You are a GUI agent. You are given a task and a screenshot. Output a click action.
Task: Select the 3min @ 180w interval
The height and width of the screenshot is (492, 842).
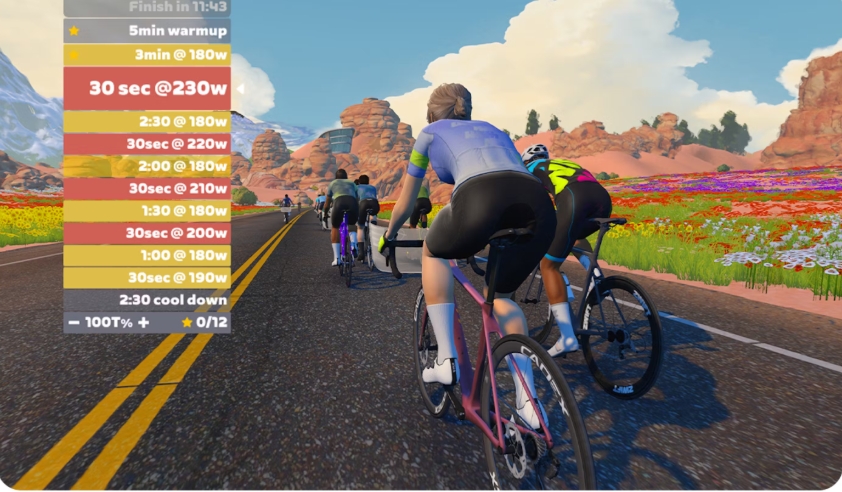(x=147, y=55)
